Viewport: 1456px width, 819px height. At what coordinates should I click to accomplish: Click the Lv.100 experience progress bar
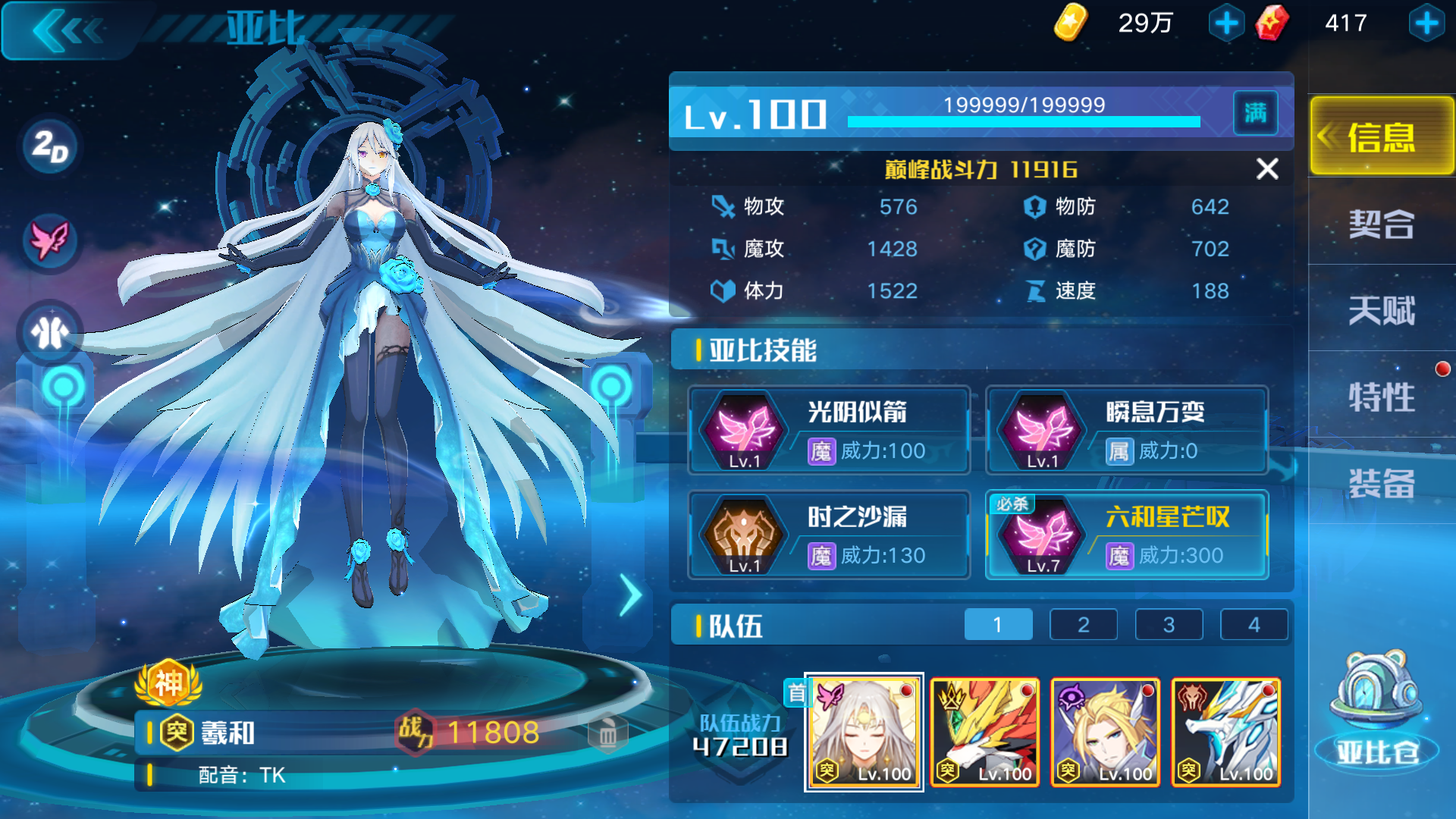[1024, 120]
